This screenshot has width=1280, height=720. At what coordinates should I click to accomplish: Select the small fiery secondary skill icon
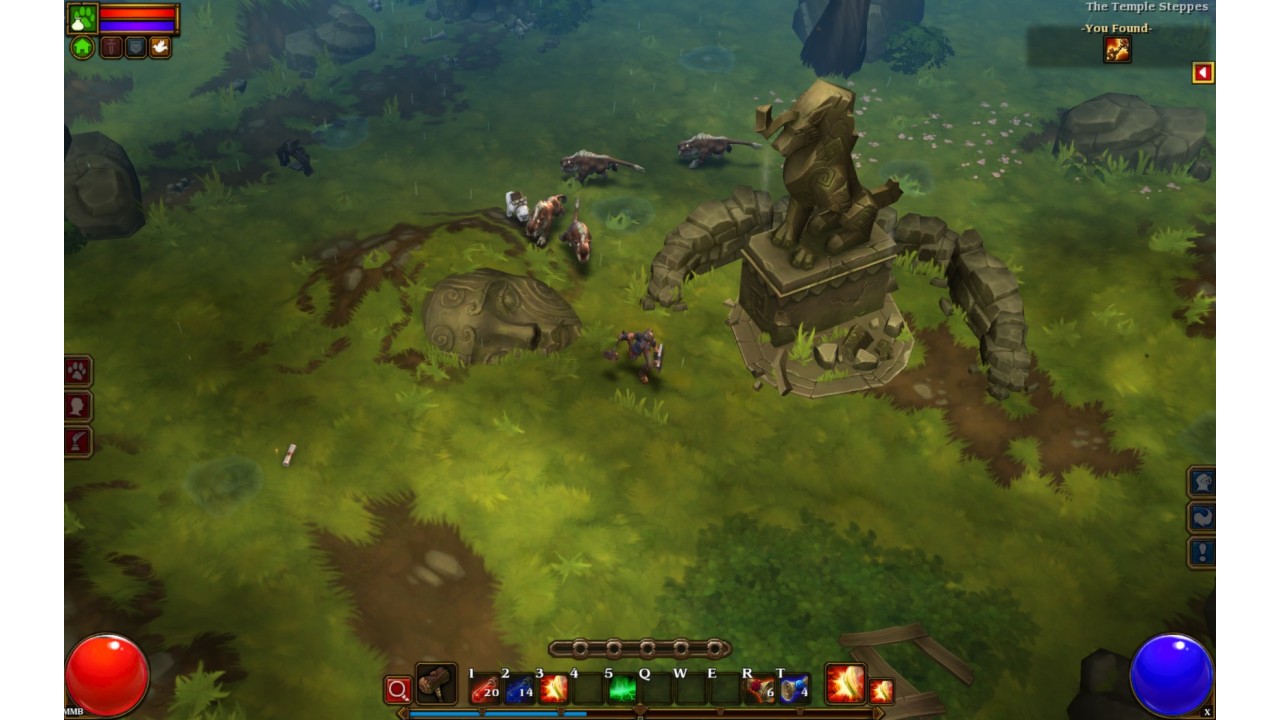[881, 691]
